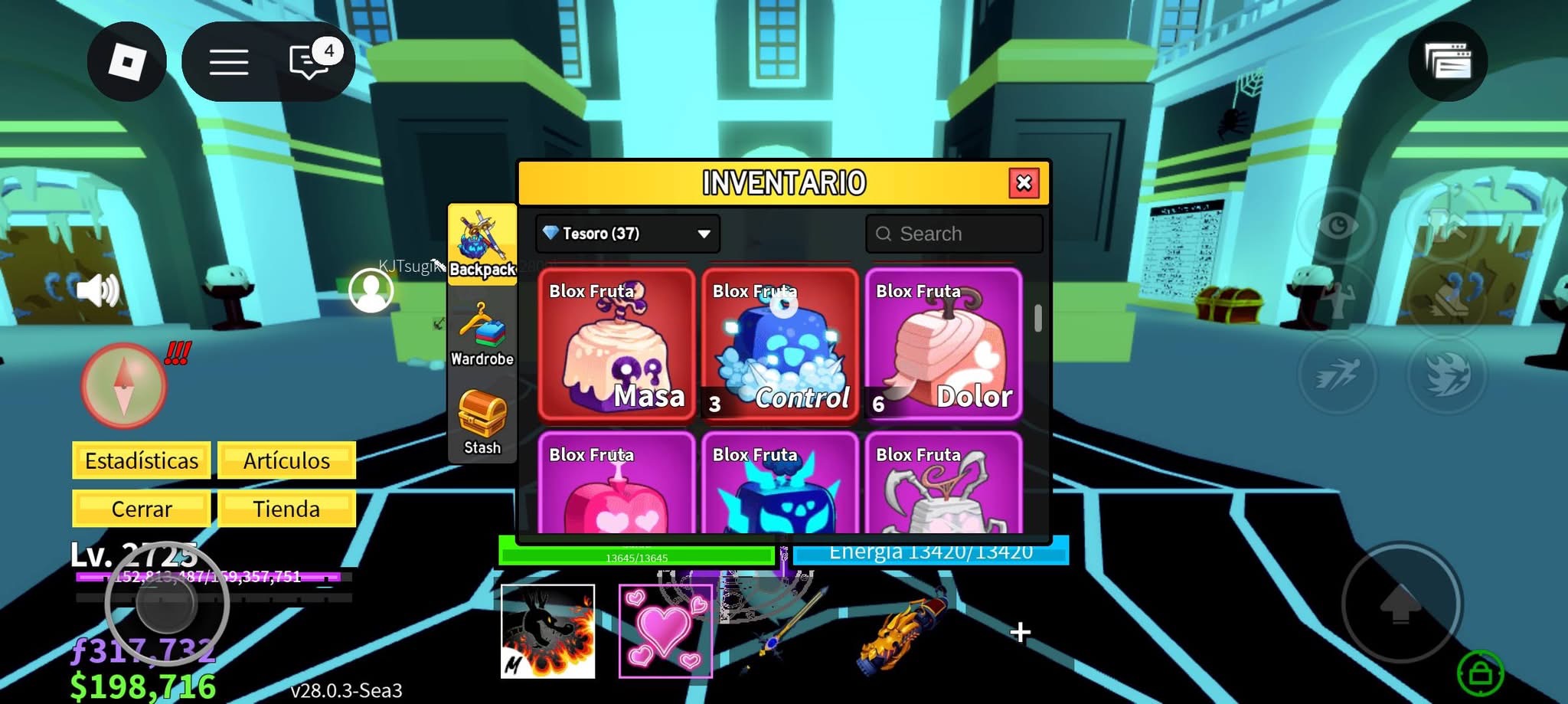Open the Tesoro (37) dropdown
The height and width of the screenshot is (704, 1568).
coord(627,234)
